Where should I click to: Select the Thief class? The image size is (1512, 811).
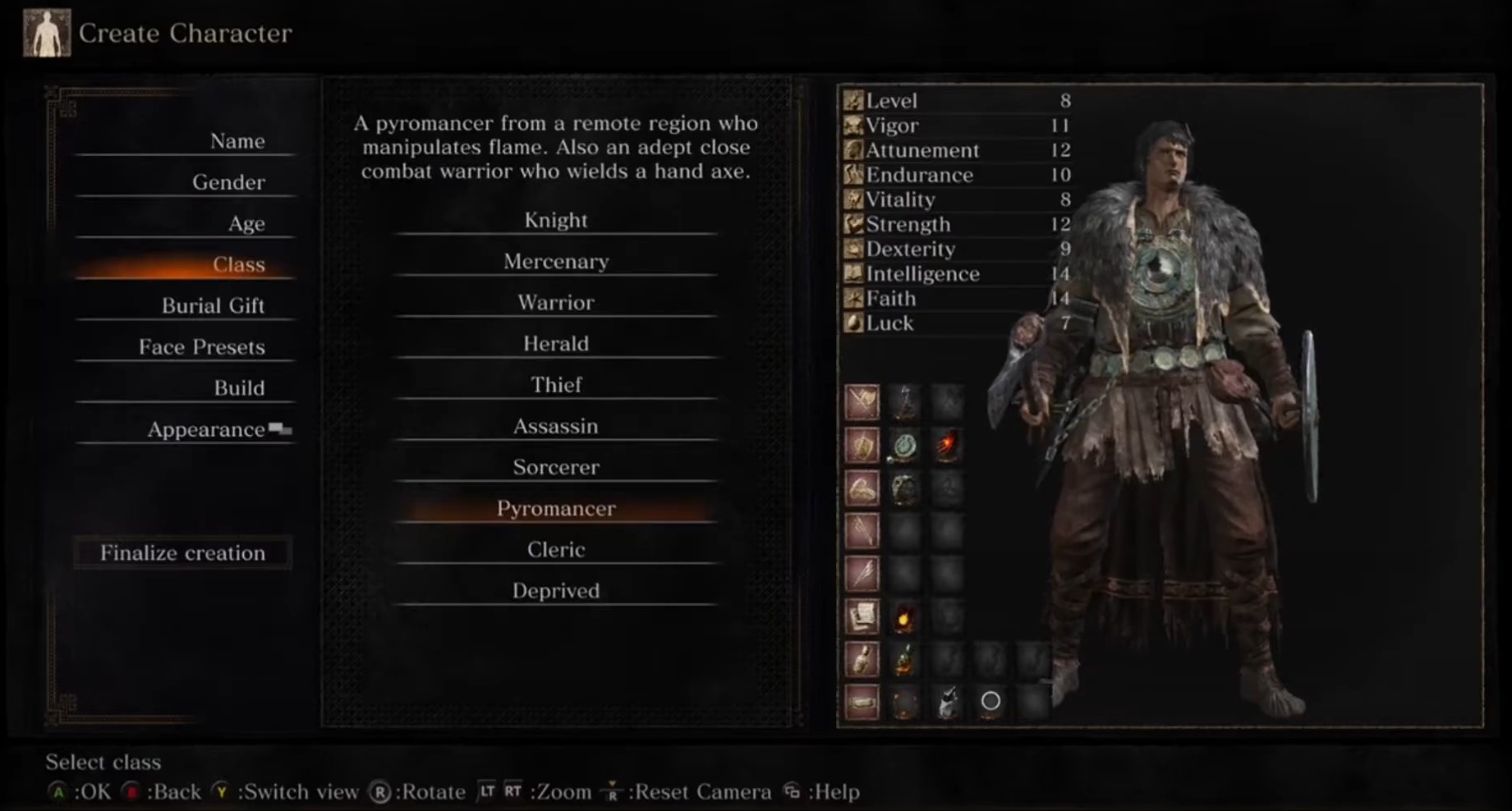click(x=556, y=384)
